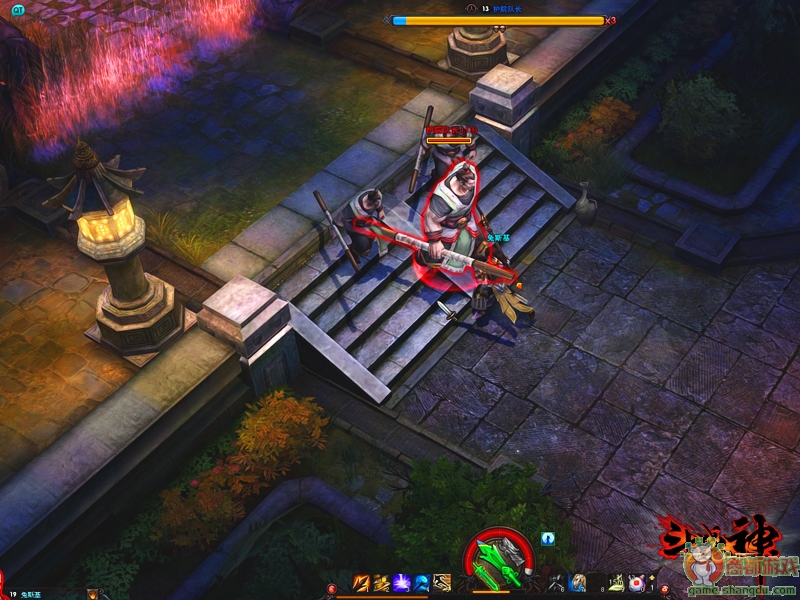Open the flame icon beside player name
This screenshot has height=600, width=800.
point(93,594)
